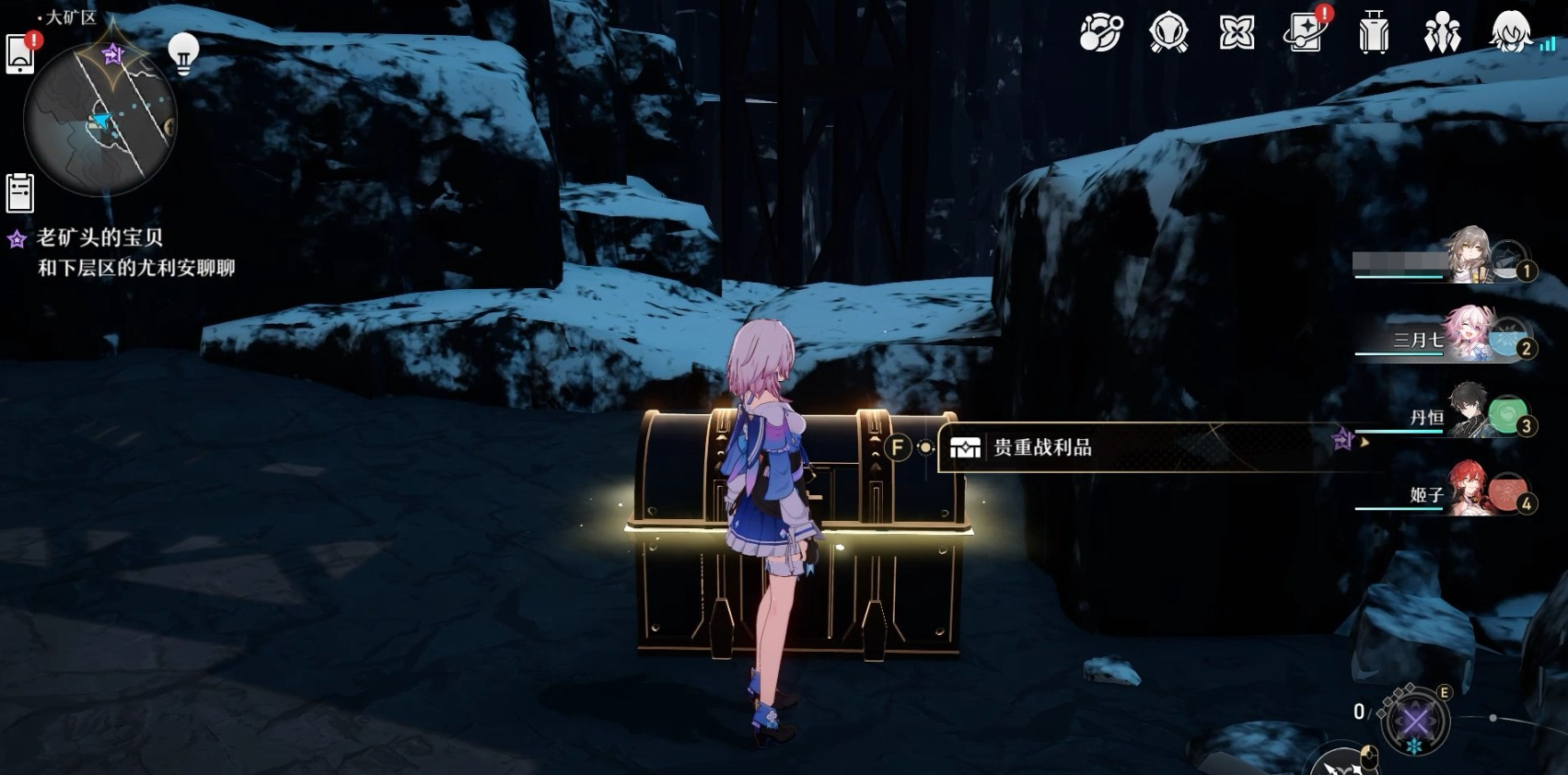
Task: Open the suitcase inventory icon
Action: 1374,34
